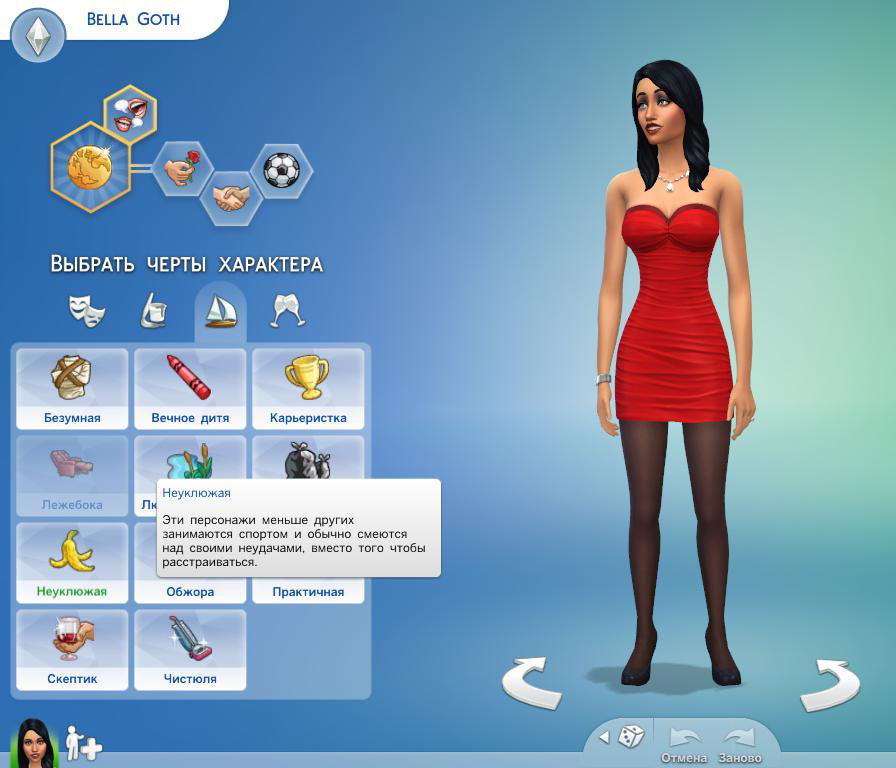896x768 pixels.
Task: Pick the Карьеристка trait with trophy
Action: tap(308, 389)
